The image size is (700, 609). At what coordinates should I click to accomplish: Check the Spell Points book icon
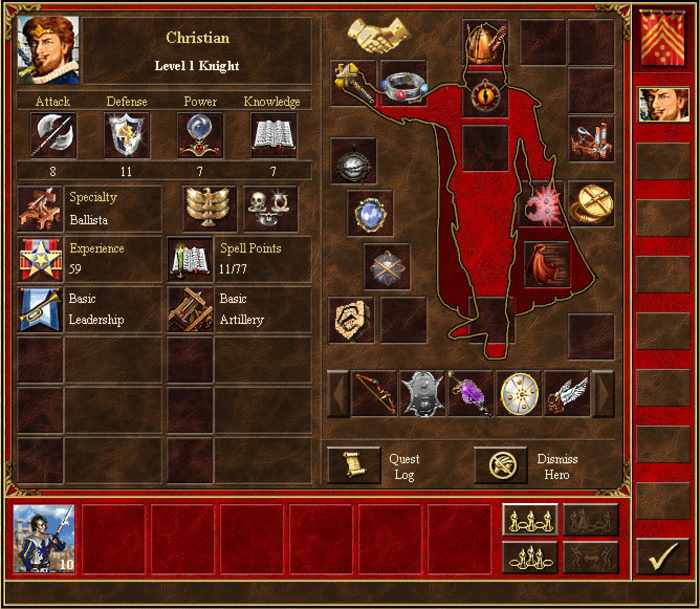coord(189,259)
